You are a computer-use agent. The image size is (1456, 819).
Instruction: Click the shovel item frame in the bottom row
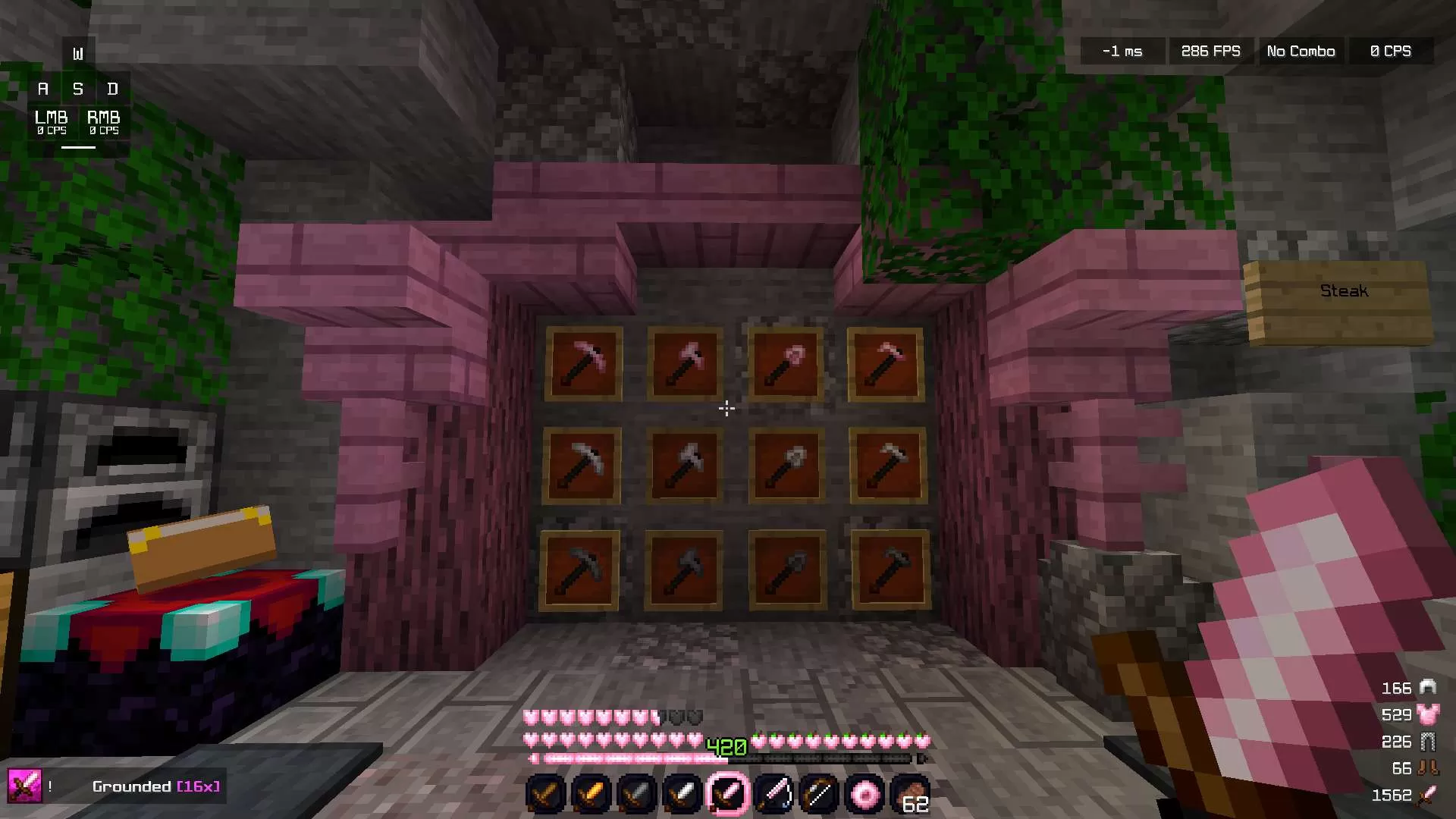(786, 567)
